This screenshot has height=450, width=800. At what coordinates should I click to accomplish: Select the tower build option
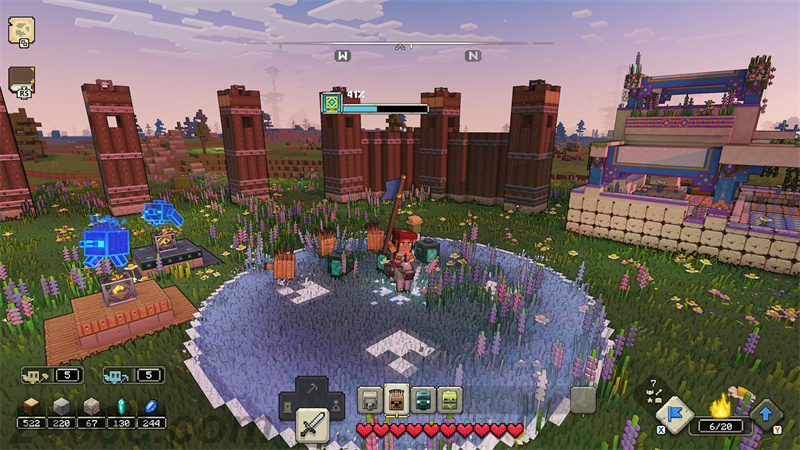click(x=289, y=407)
